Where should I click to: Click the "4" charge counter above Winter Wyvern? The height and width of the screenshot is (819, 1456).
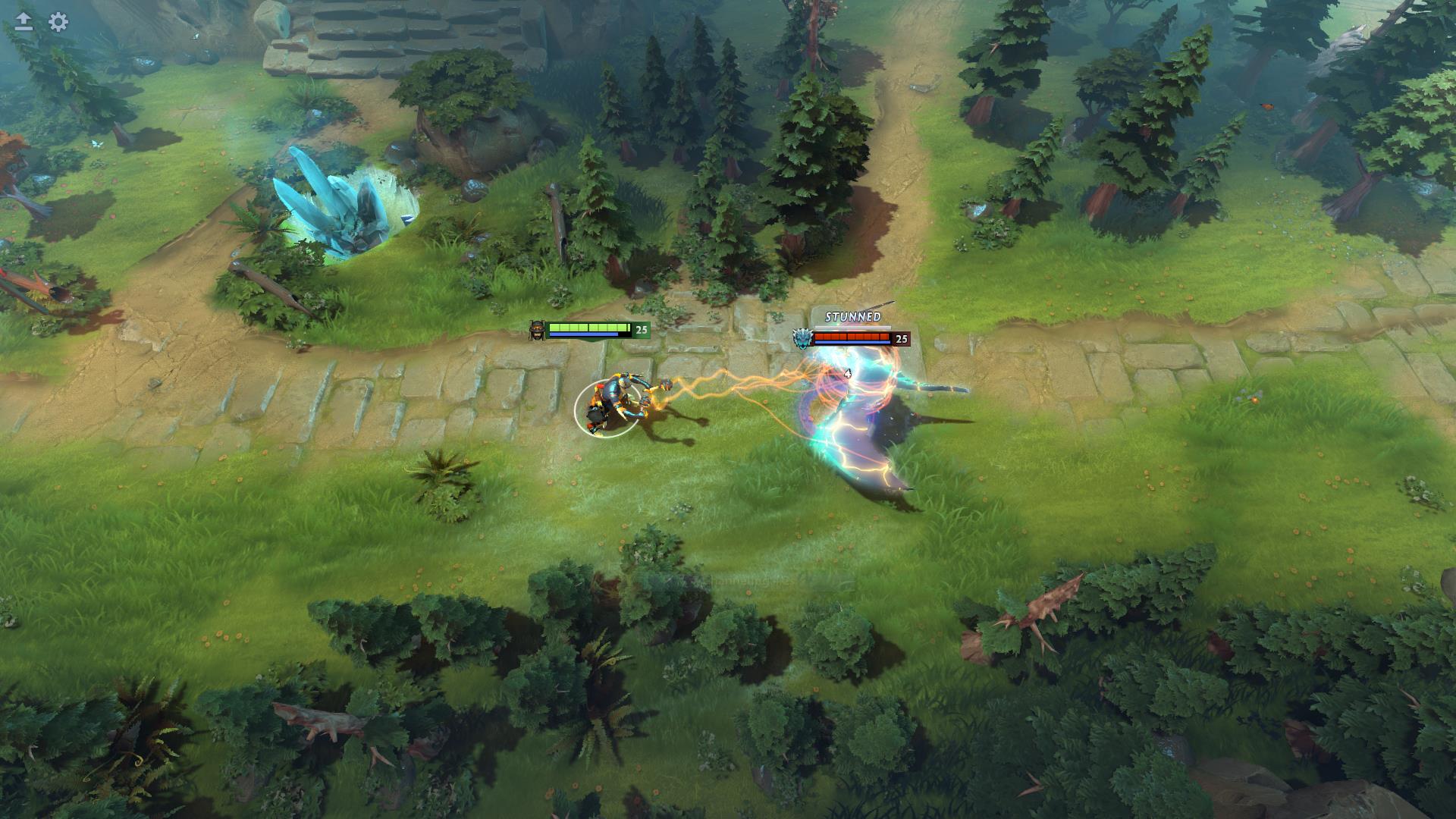[847, 373]
